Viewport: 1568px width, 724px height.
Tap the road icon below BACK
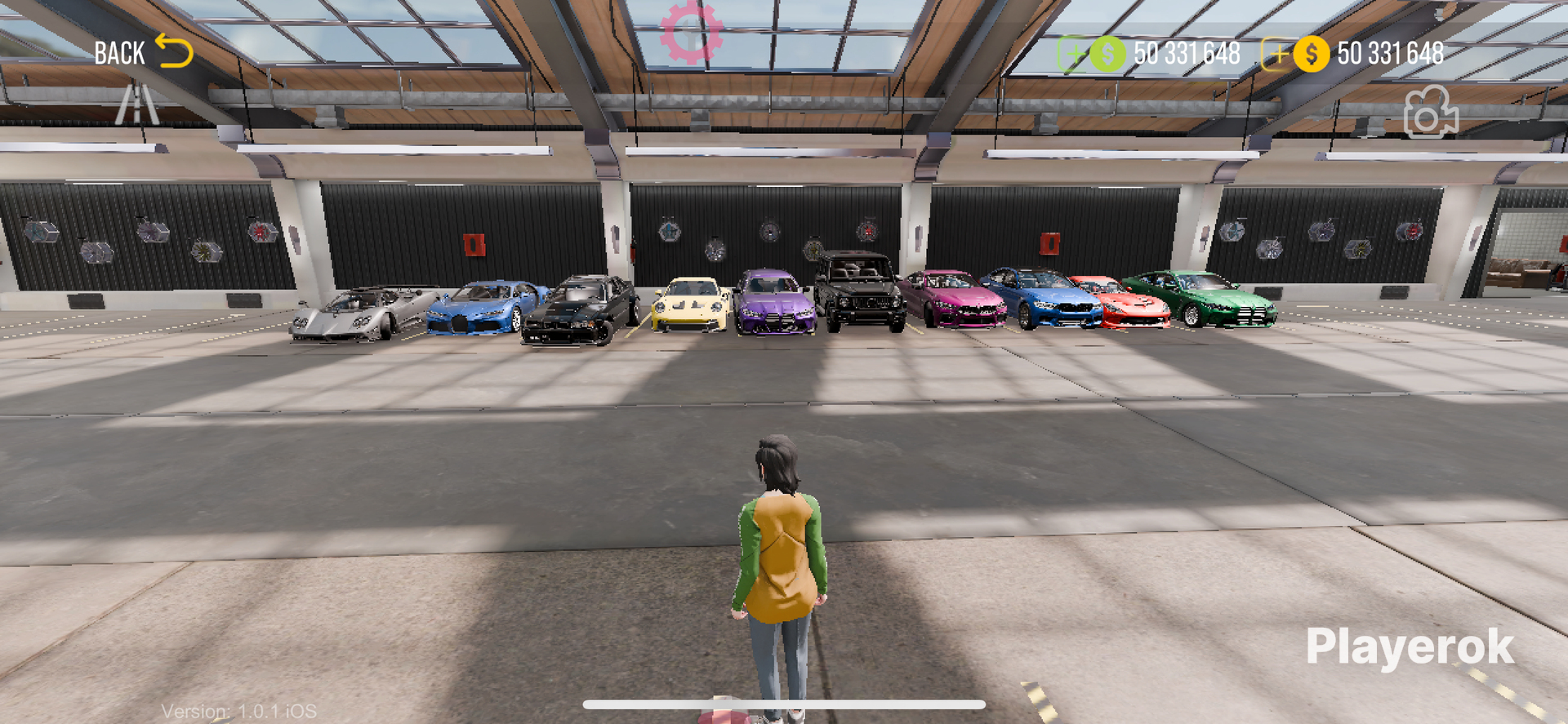[136, 104]
